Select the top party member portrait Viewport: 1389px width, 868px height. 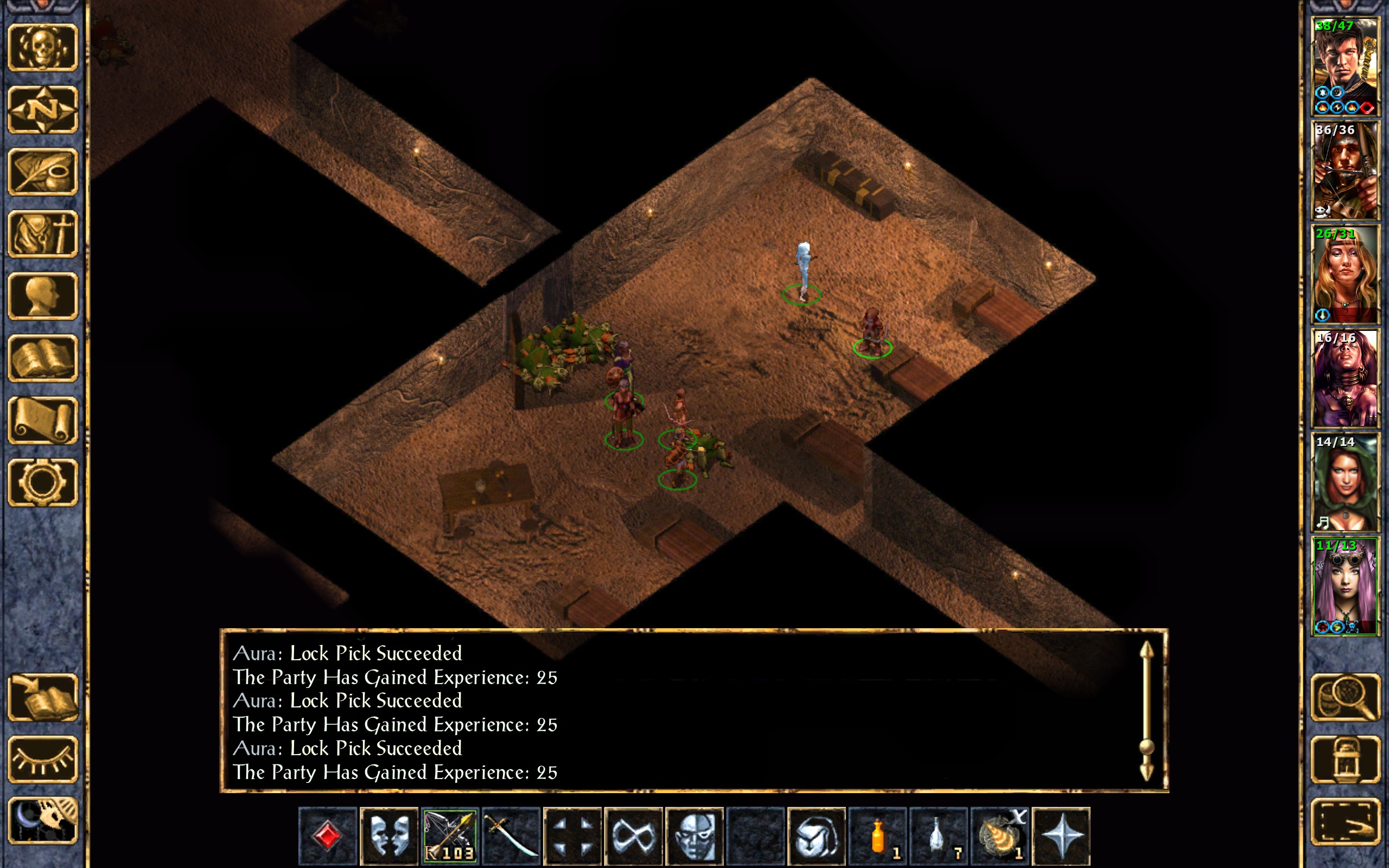(1345, 67)
